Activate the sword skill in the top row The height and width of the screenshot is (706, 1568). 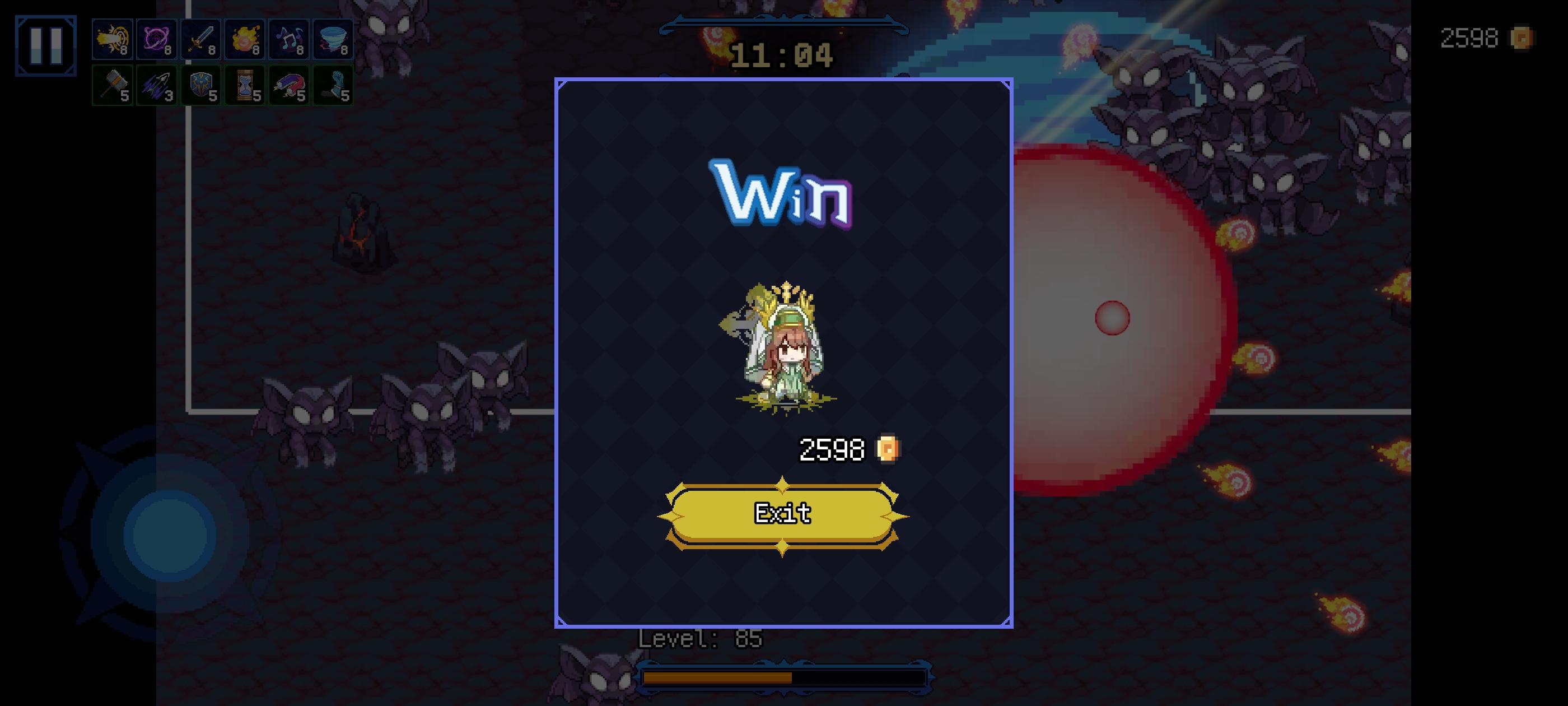(x=201, y=39)
